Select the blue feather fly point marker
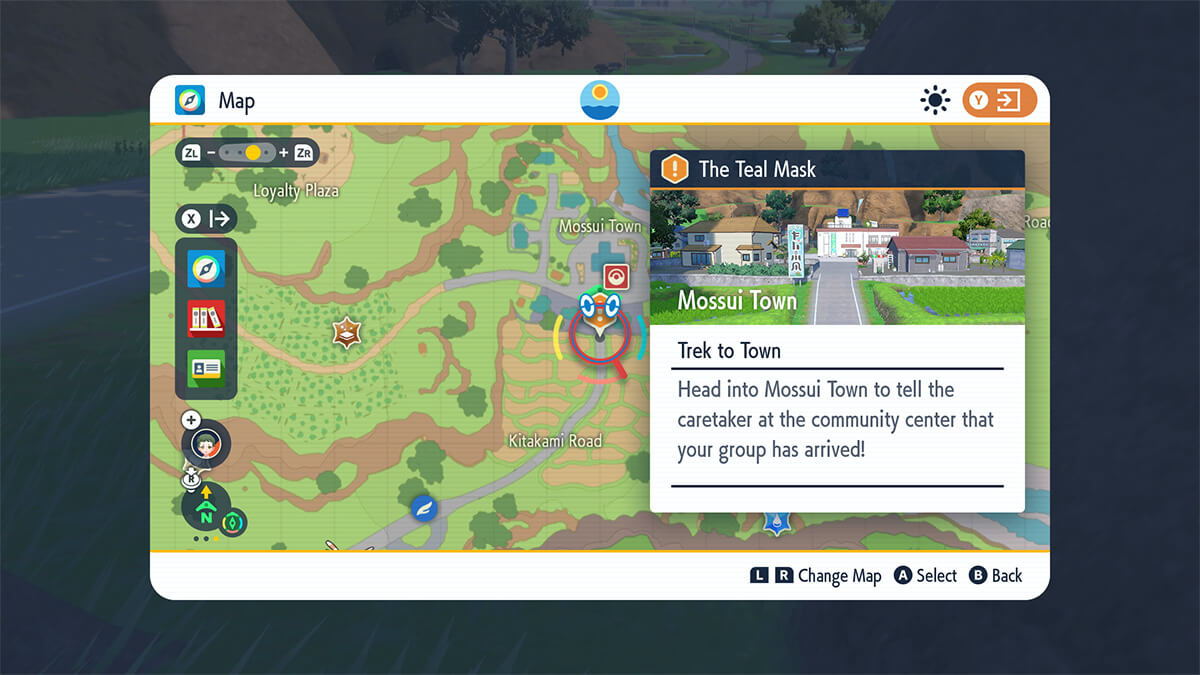Screen dimensions: 1200x675 [x=425, y=508]
